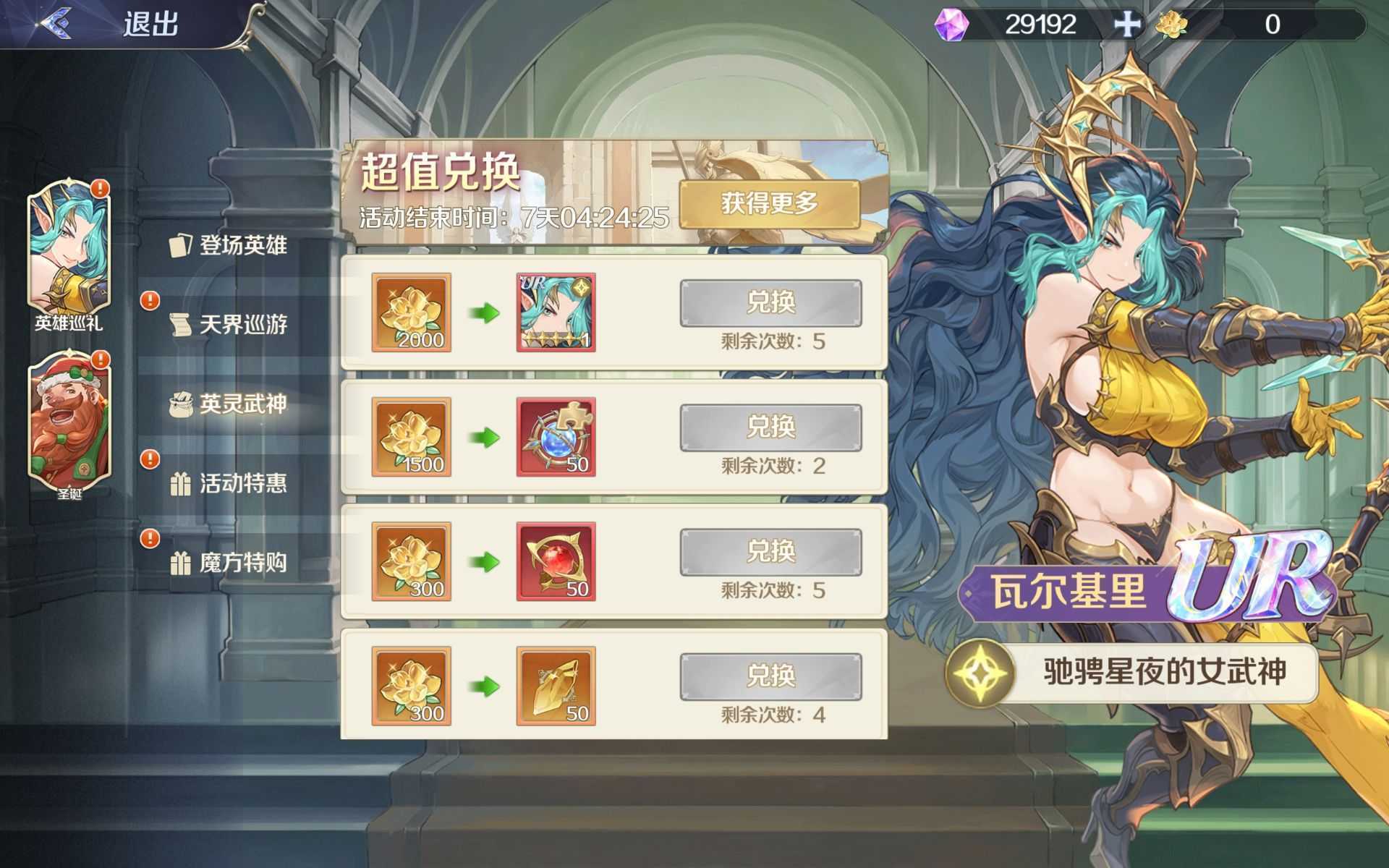This screenshot has height=868, width=1389.
Task: Click the back arrow beside 退出
Action: pyautogui.click(x=58, y=22)
